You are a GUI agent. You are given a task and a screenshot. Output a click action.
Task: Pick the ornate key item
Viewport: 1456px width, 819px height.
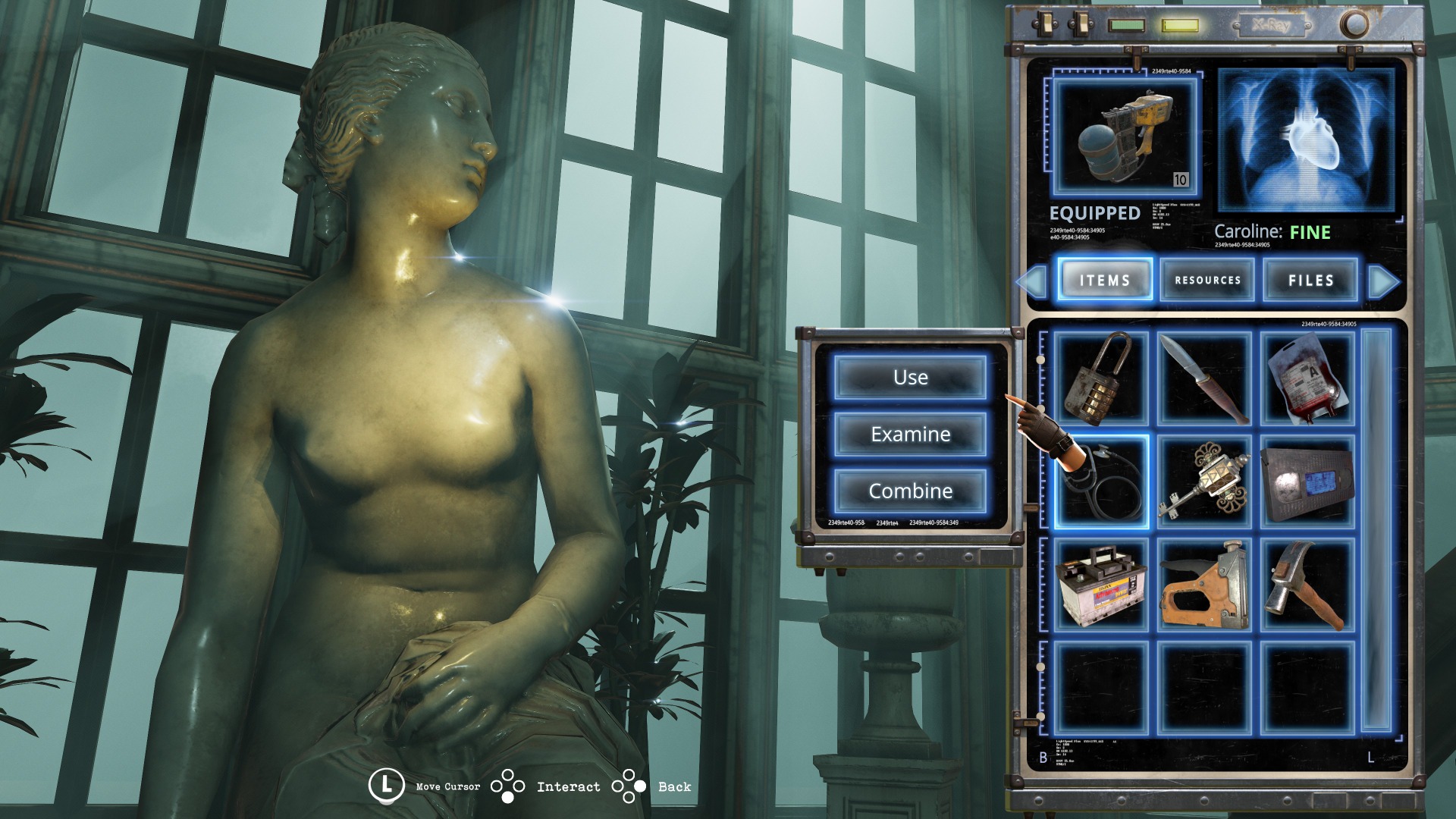pyautogui.click(x=1204, y=481)
